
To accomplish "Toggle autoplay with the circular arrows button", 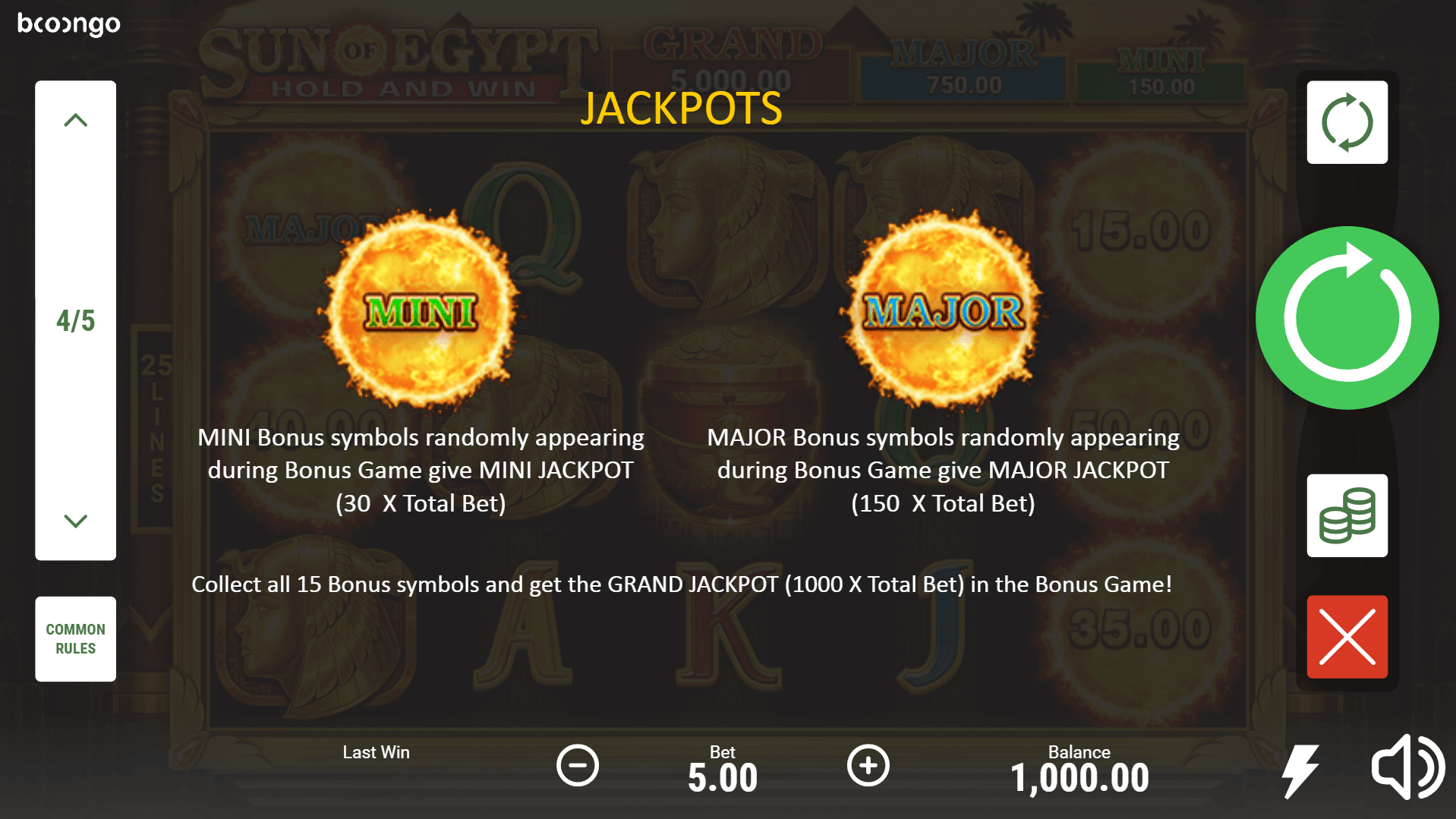I will (x=1347, y=122).
